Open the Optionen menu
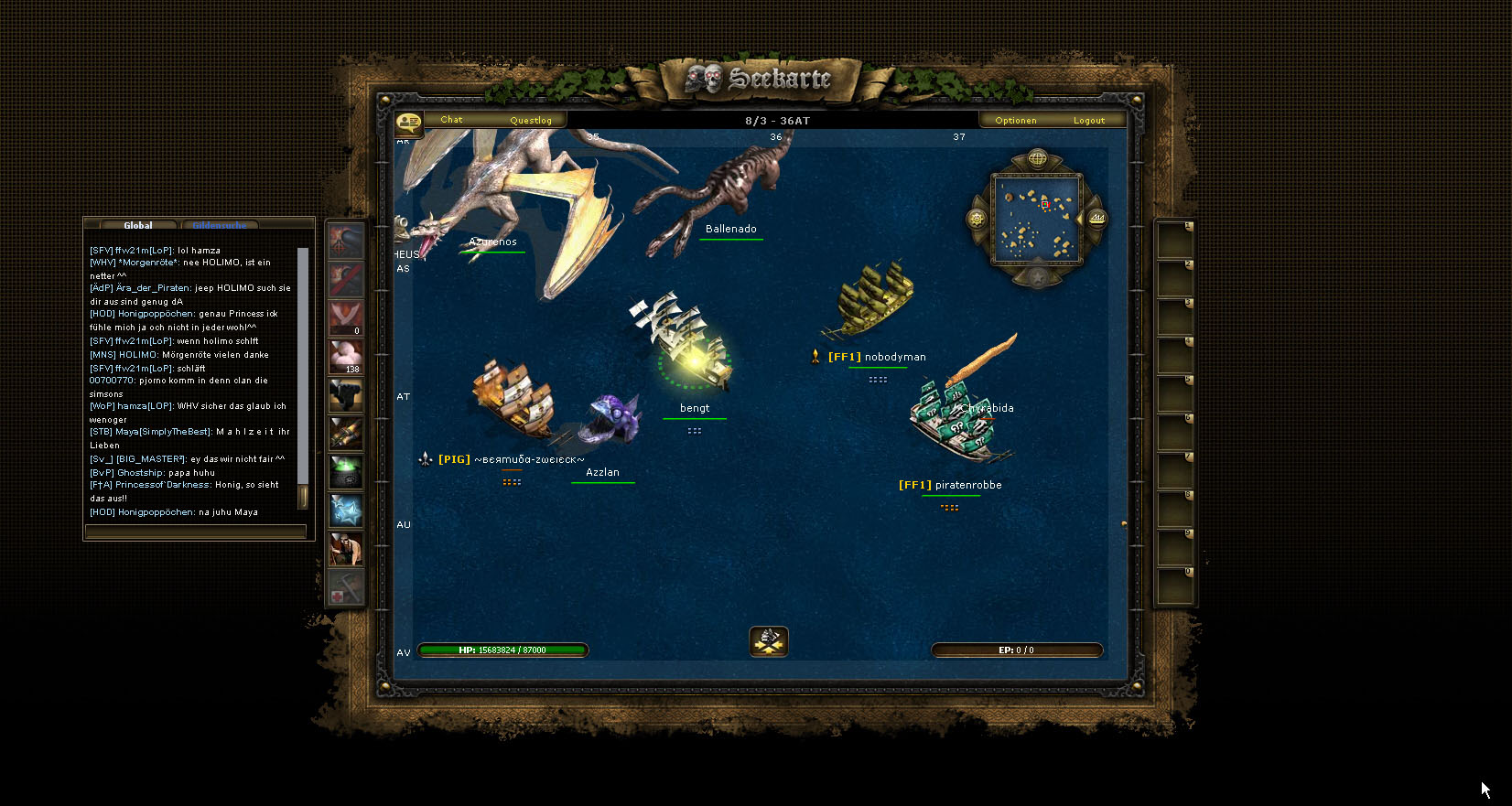1512x806 pixels. 1016,121
